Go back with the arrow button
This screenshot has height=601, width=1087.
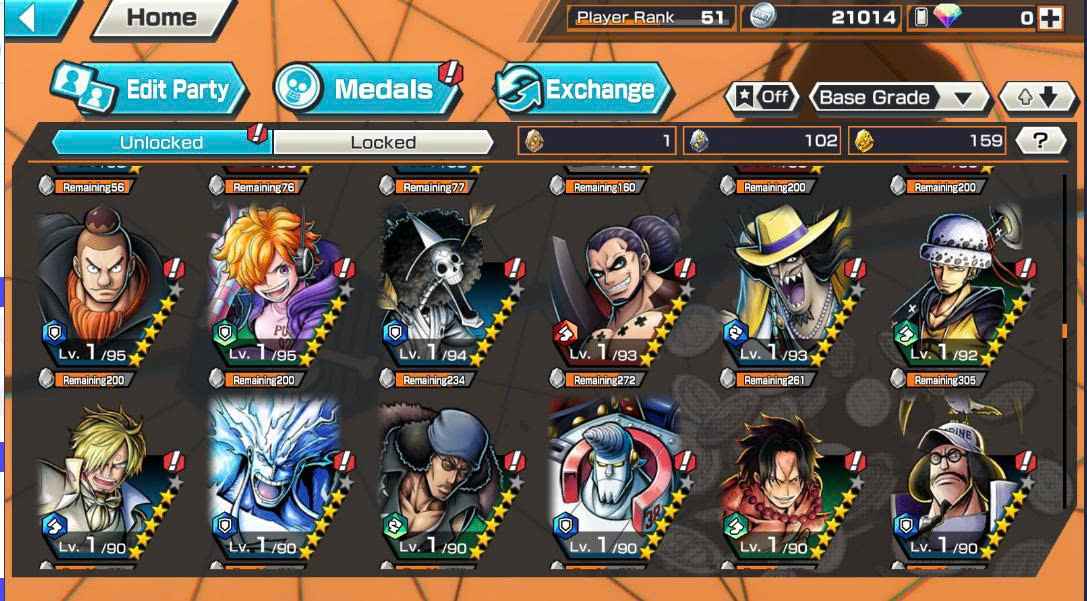[x=32, y=20]
